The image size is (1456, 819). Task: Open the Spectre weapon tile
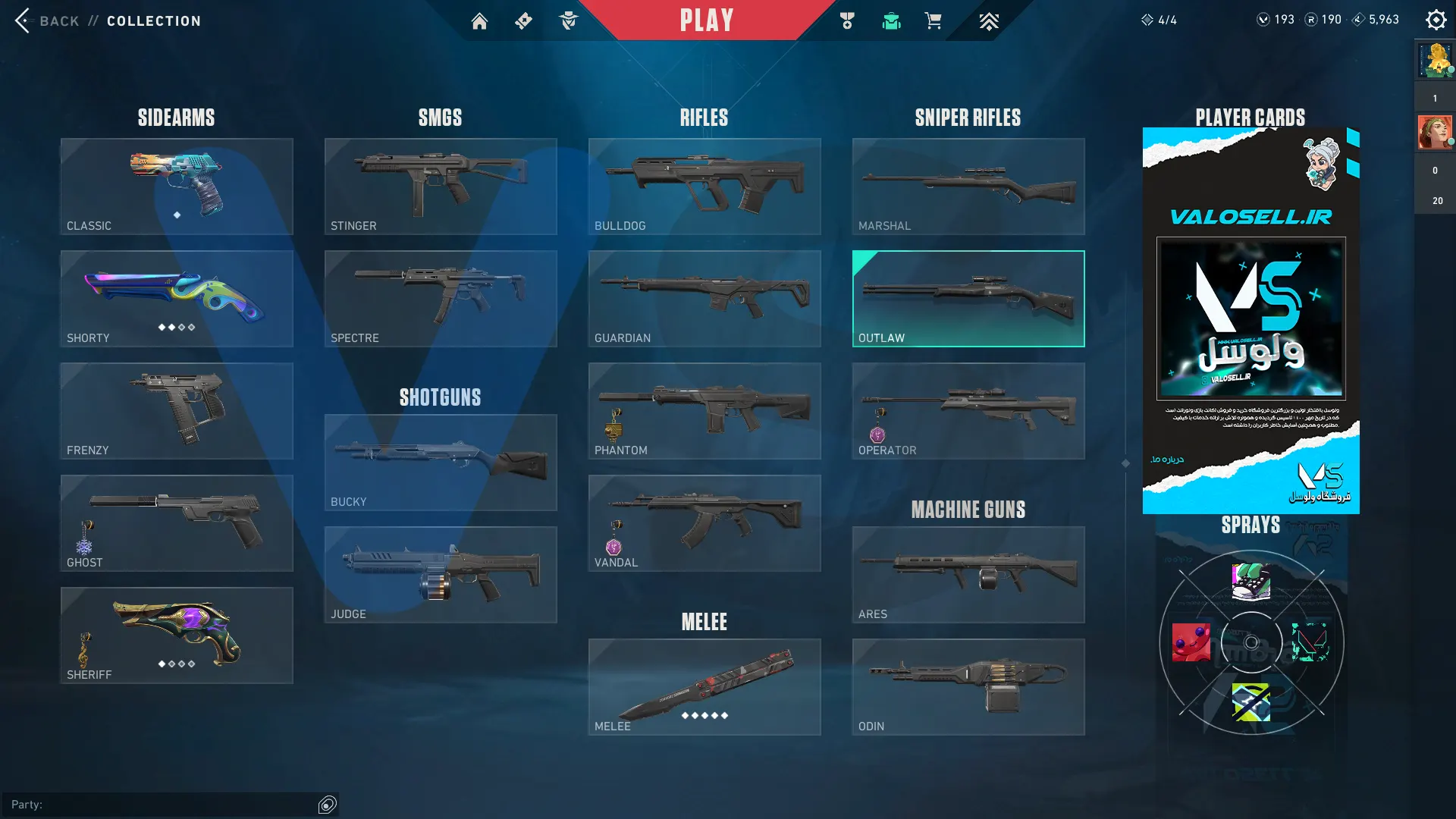coord(441,299)
